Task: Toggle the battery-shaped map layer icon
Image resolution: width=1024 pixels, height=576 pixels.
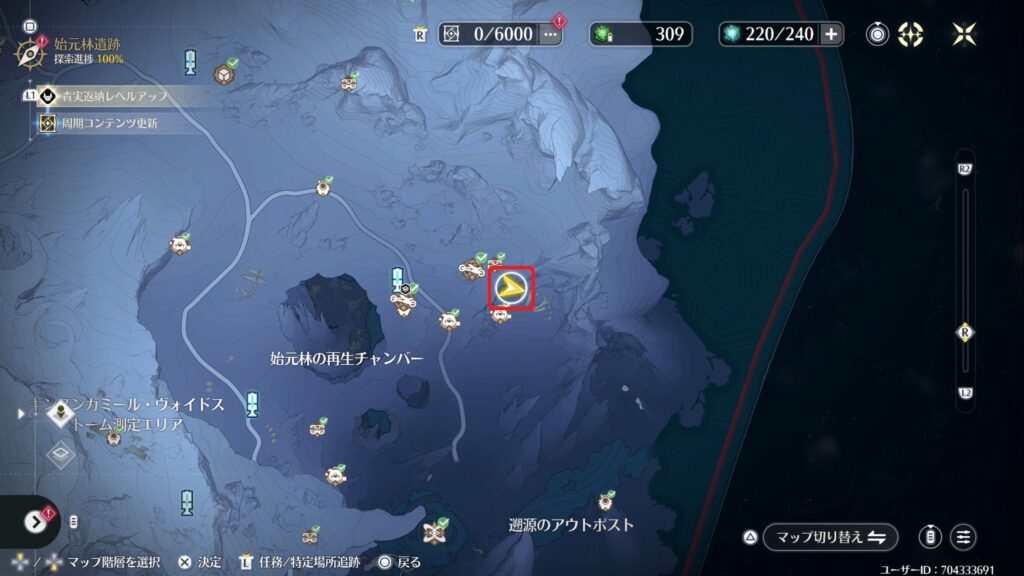Action: [x=931, y=537]
